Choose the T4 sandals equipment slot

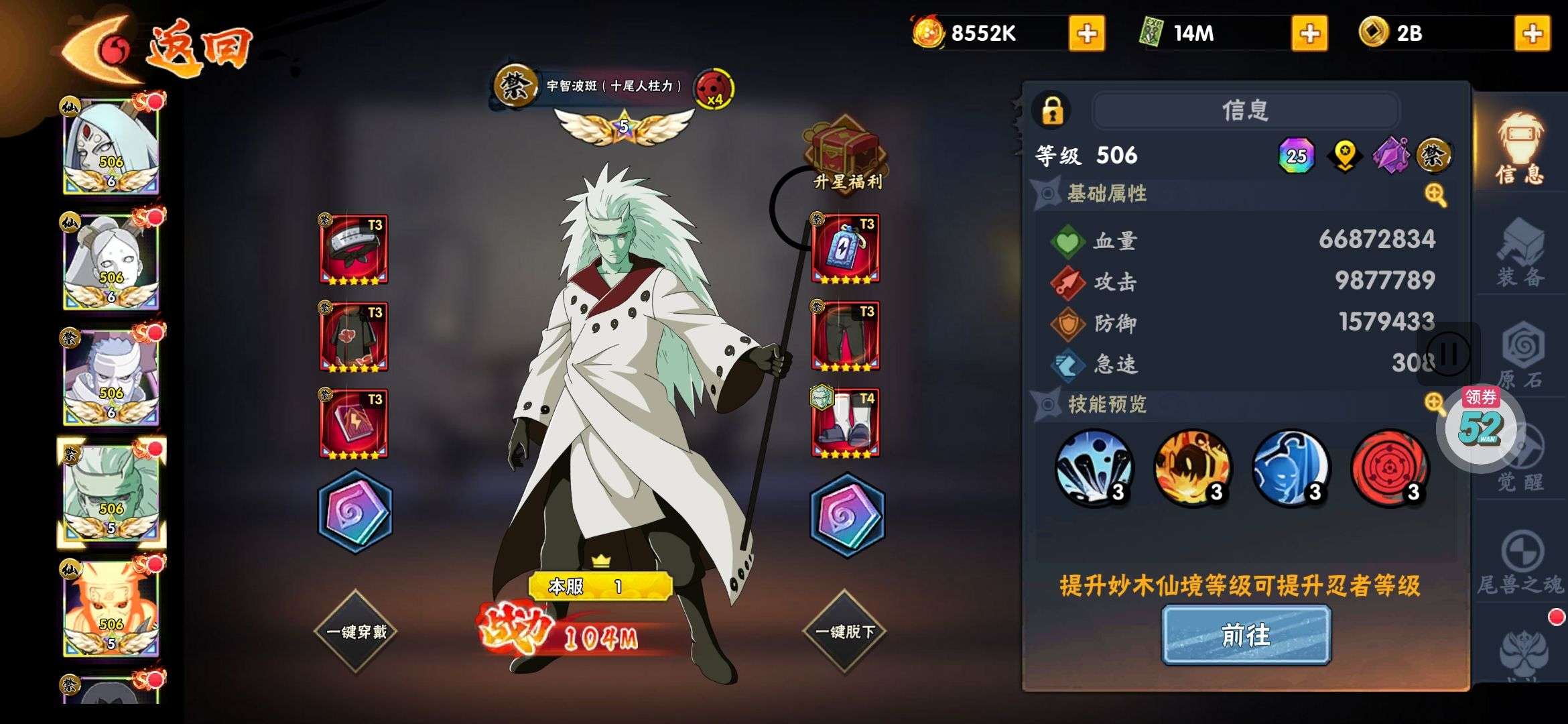coord(845,424)
